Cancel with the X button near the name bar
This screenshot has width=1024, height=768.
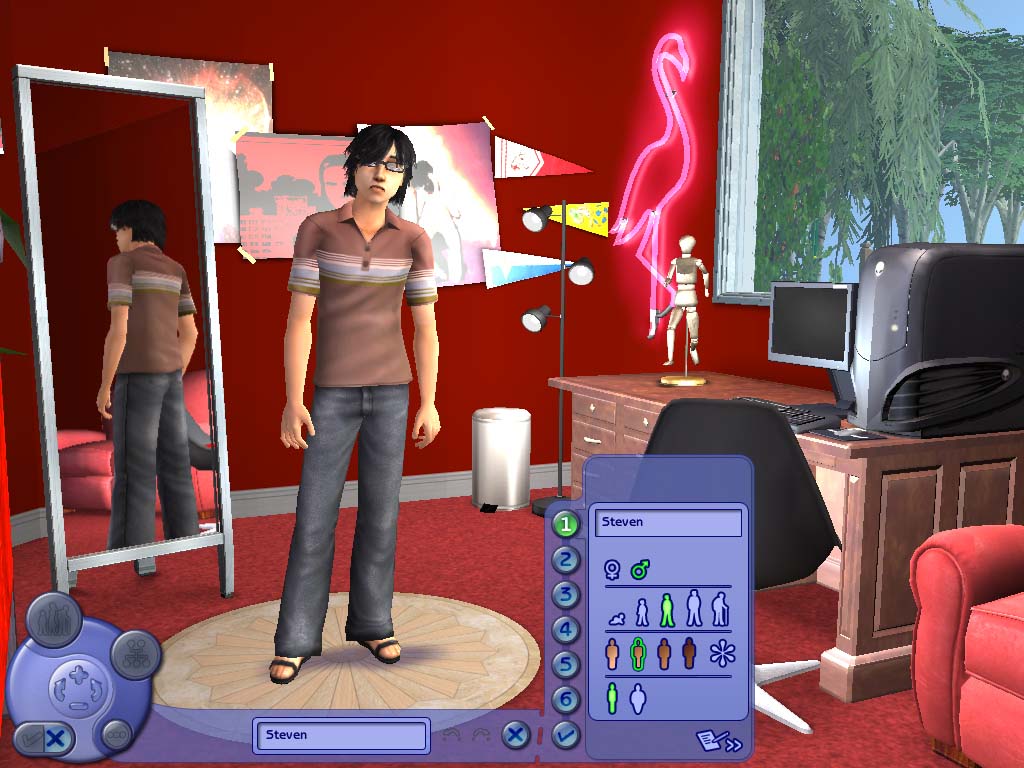pos(515,736)
